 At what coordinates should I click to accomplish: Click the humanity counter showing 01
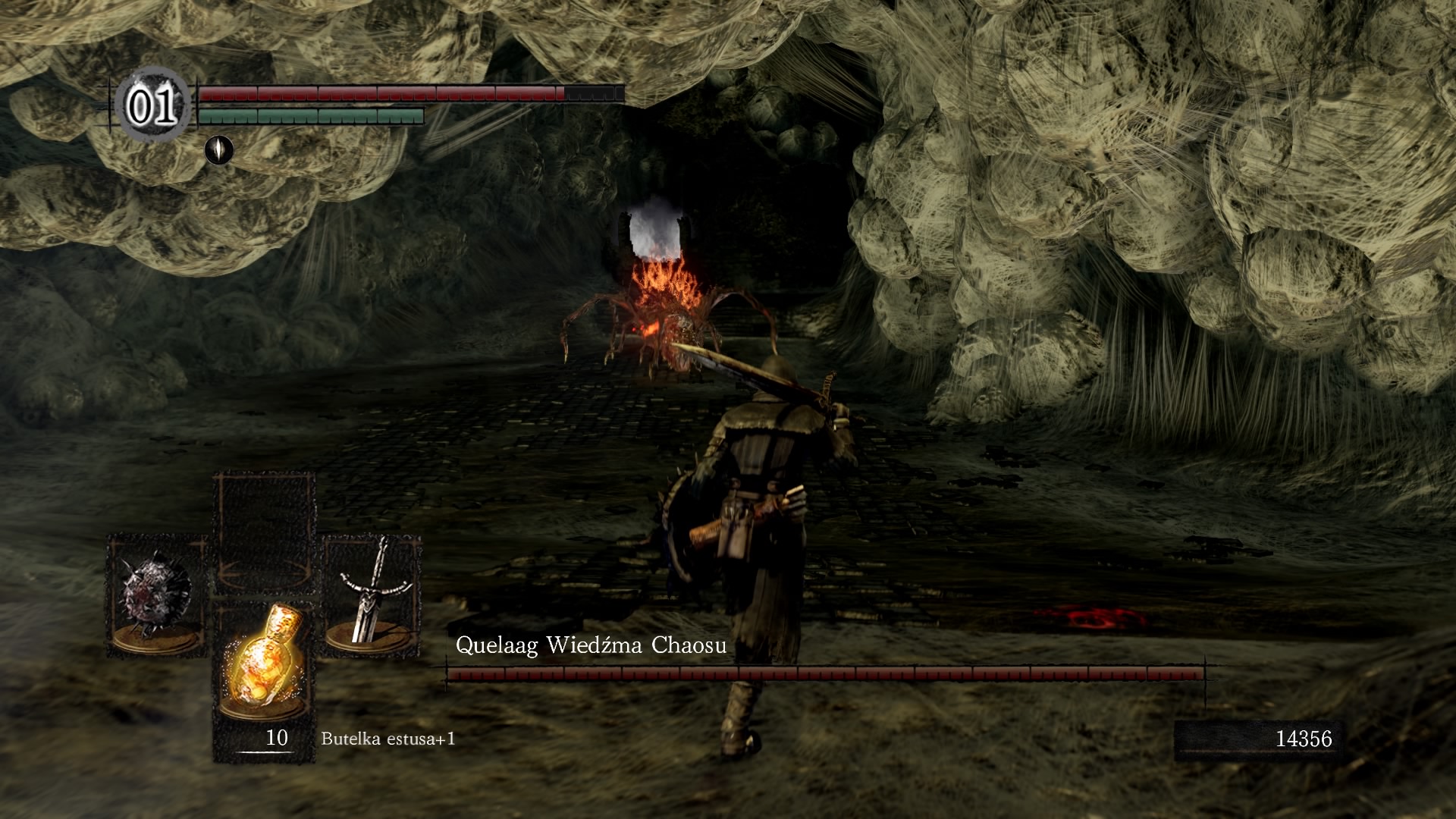click(152, 107)
